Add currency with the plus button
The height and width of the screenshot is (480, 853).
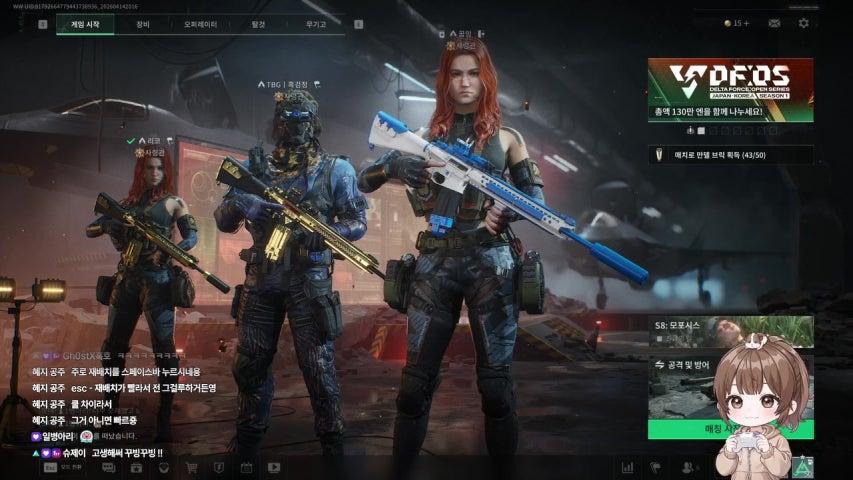tap(746, 23)
